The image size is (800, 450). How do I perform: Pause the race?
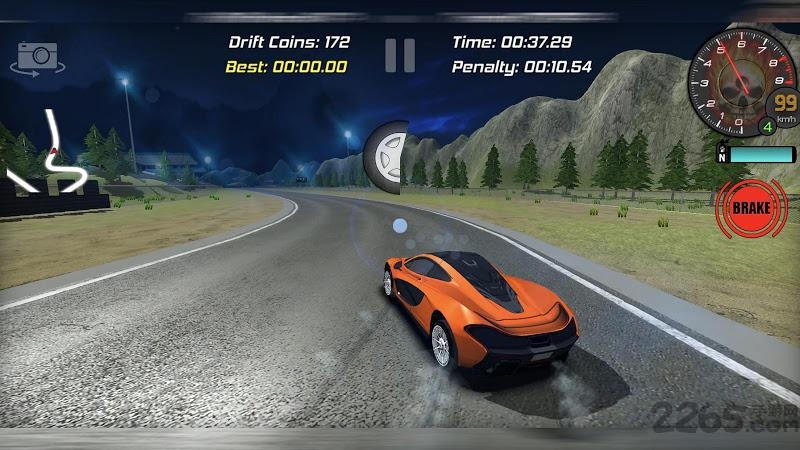pyautogui.click(x=400, y=55)
